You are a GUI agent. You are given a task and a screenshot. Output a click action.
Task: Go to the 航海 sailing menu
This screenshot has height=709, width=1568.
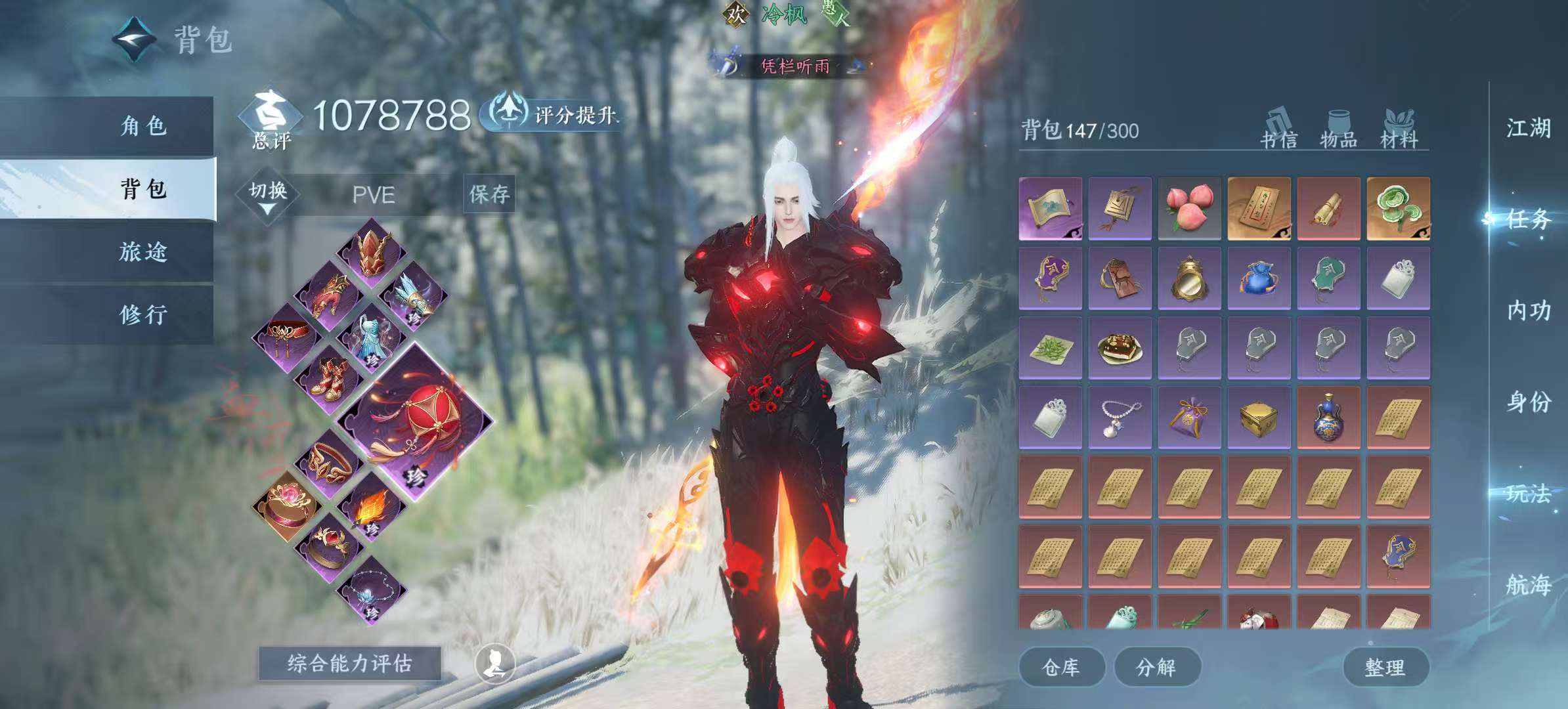click(1529, 584)
